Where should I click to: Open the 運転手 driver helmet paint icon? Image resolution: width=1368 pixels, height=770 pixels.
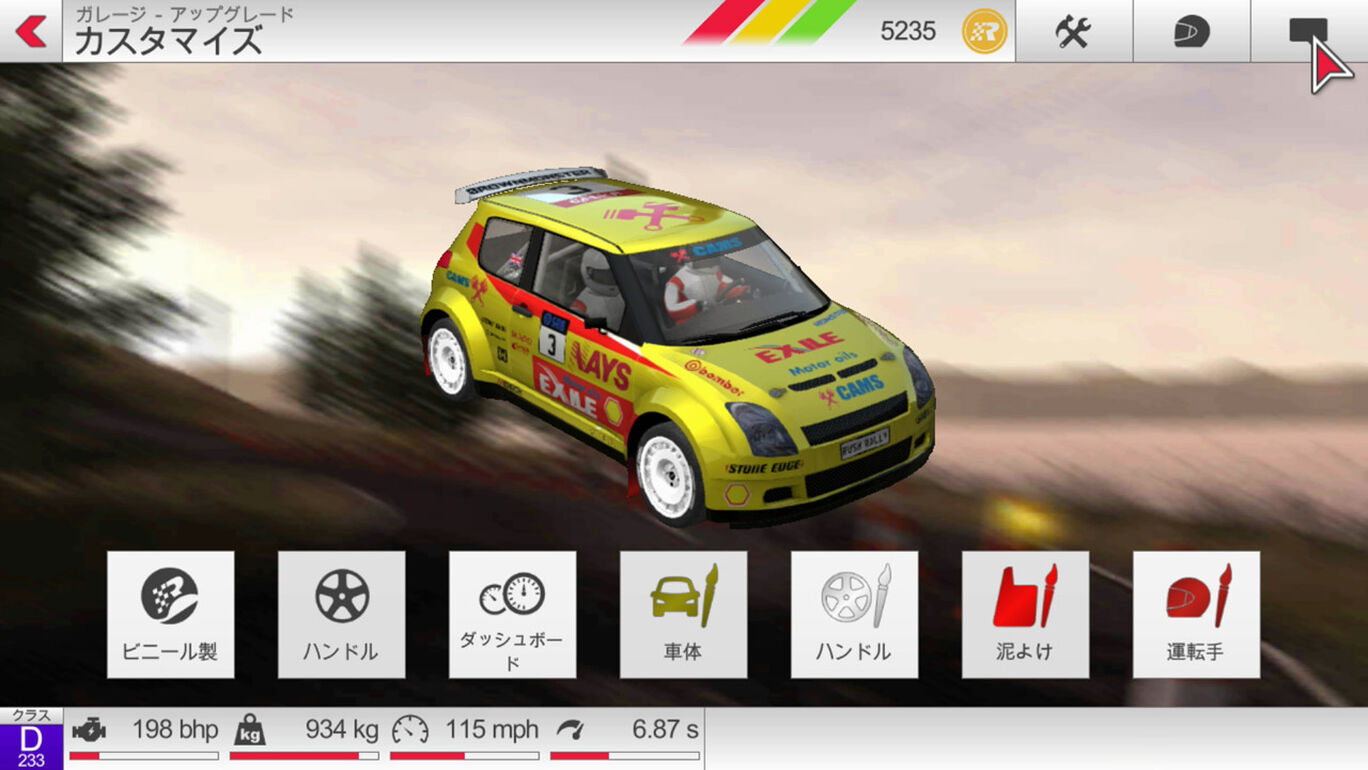point(1197,612)
